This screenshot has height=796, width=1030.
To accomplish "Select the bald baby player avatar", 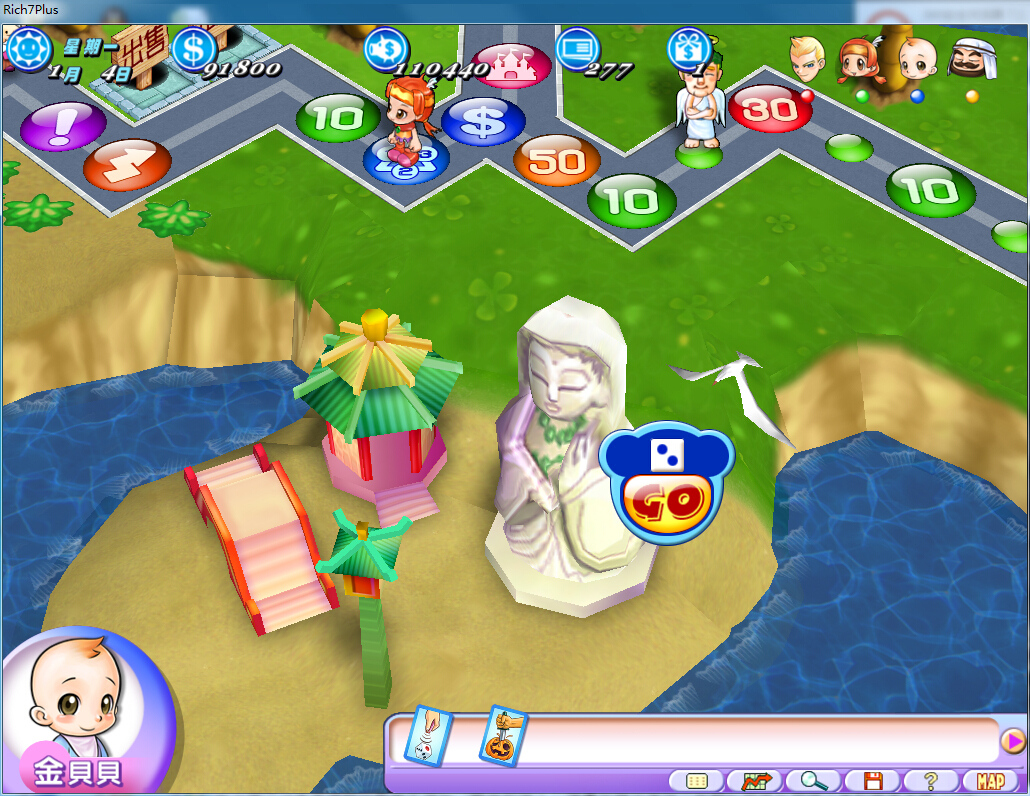I will click(x=916, y=59).
